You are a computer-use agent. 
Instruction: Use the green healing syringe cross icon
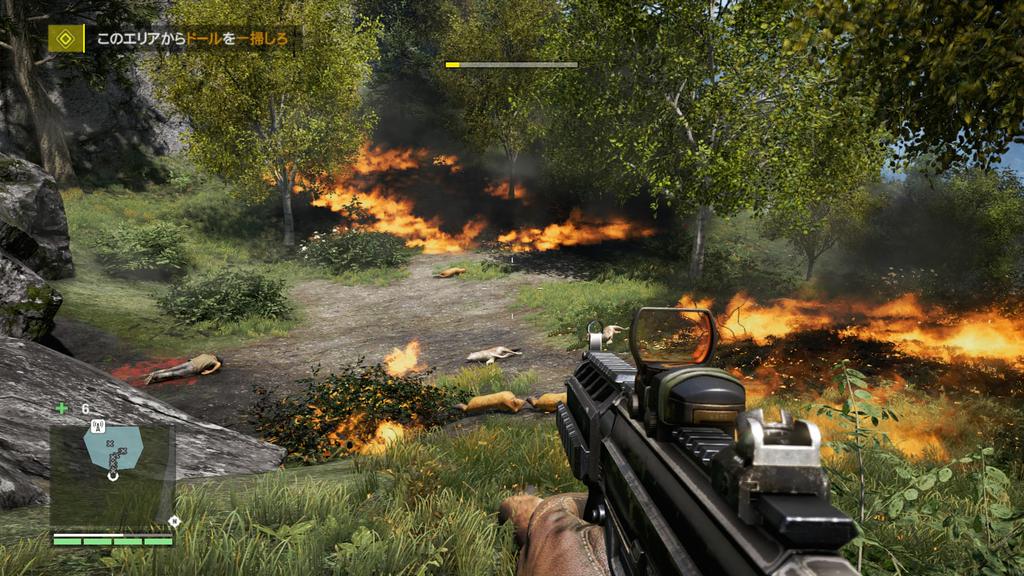coord(62,408)
